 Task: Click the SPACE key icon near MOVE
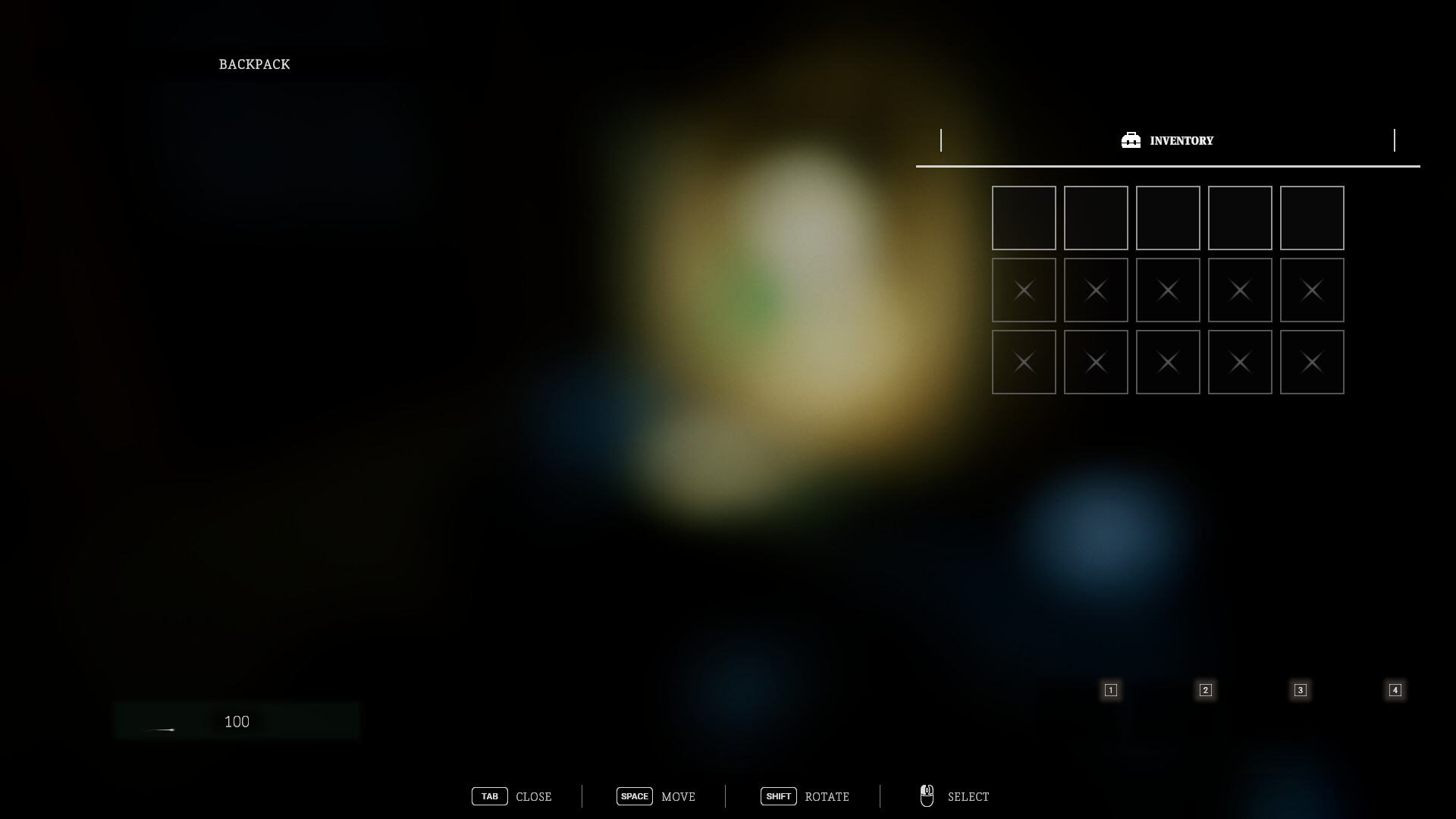coord(635,796)
